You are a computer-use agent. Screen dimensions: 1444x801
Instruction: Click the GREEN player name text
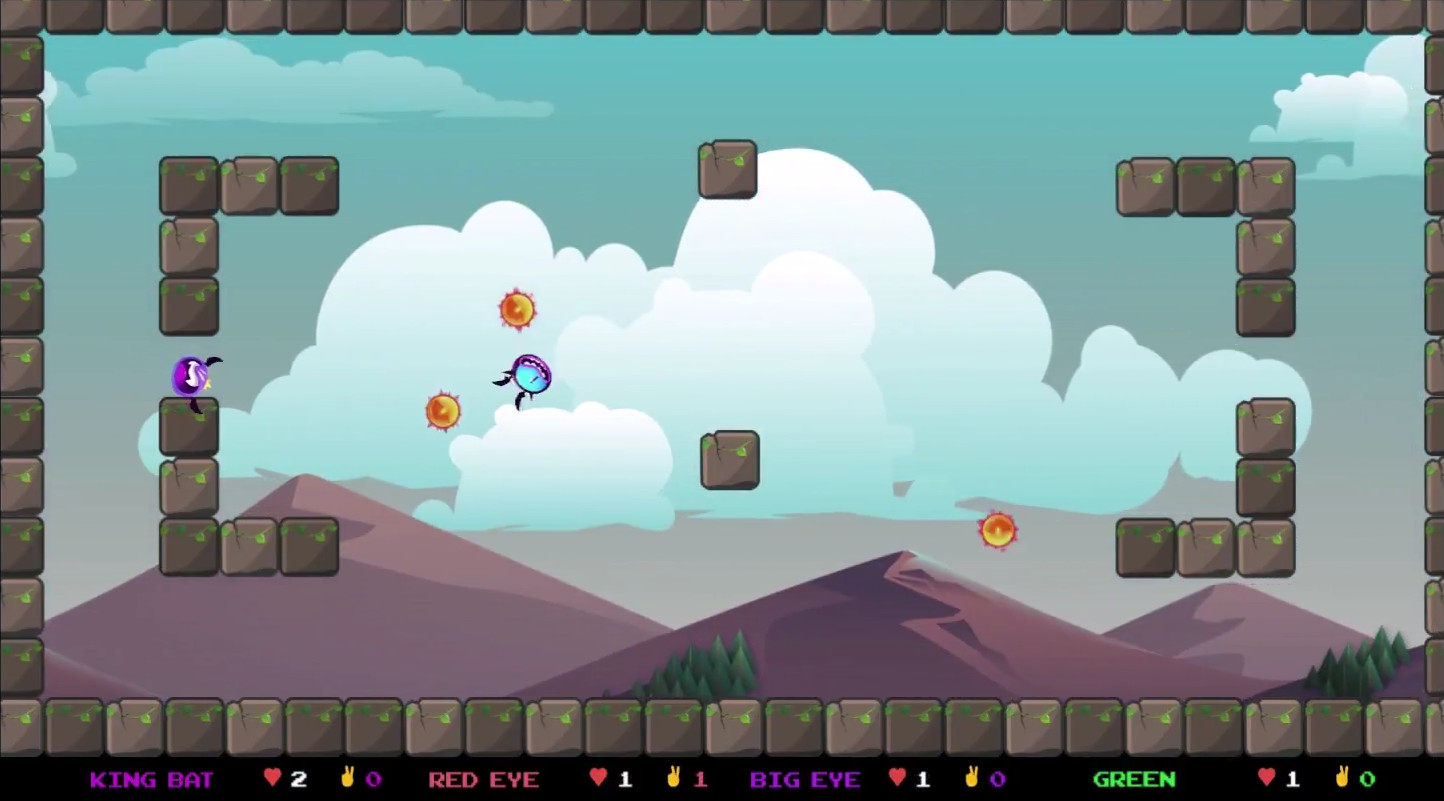[x=1135, y=779]
